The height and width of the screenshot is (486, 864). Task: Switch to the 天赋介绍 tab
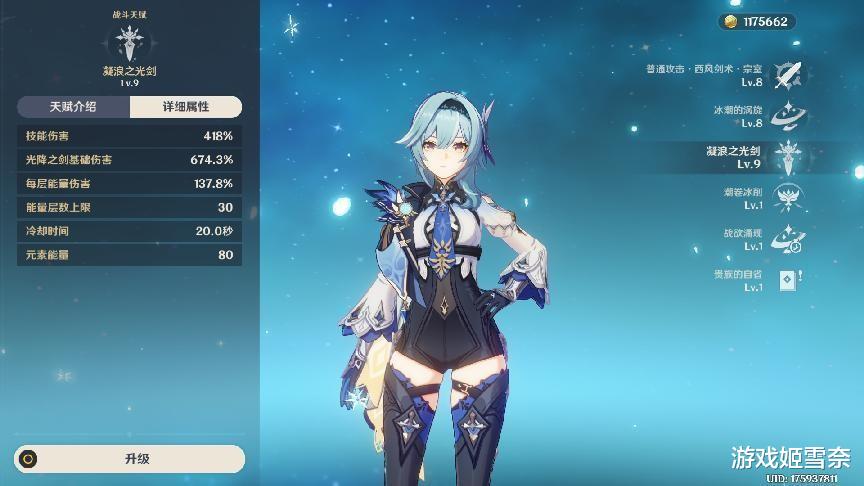coord(73,107)
